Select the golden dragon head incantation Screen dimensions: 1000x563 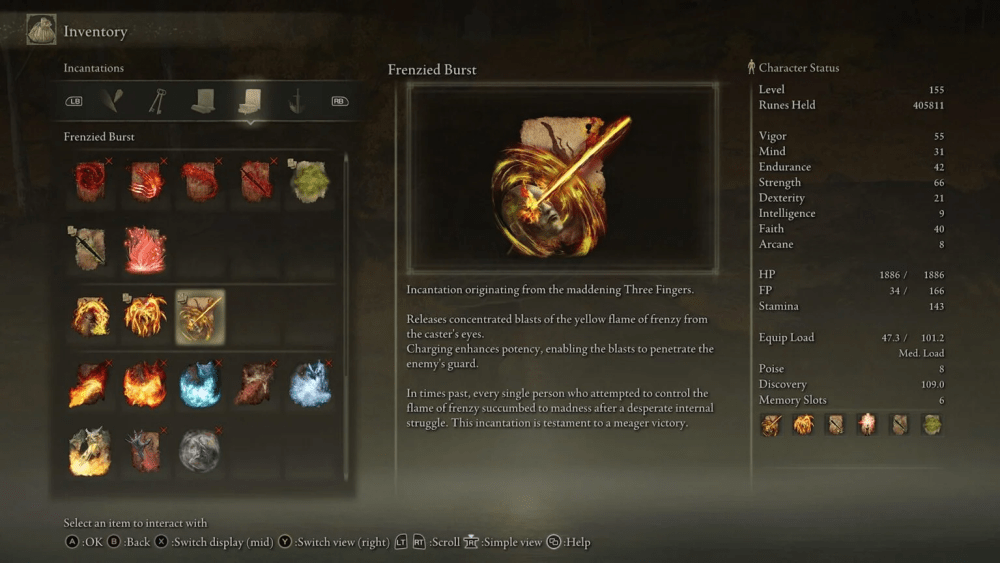89,451
